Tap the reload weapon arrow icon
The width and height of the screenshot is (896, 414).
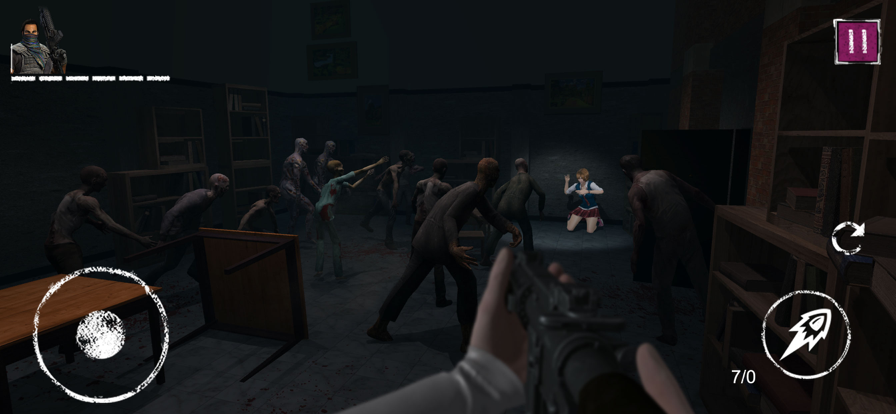847,238
